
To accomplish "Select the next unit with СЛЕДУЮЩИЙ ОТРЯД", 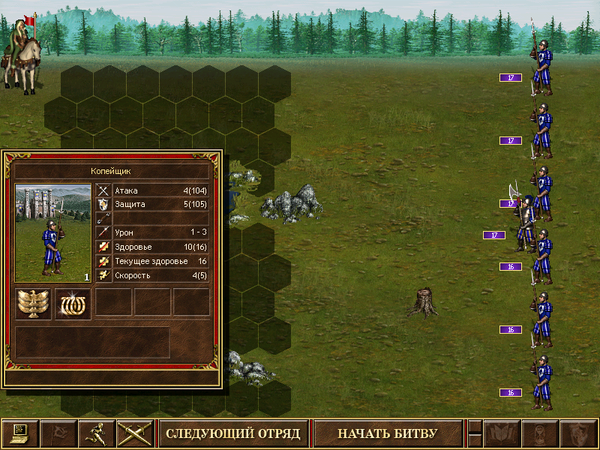I will (x=232, y=433).
